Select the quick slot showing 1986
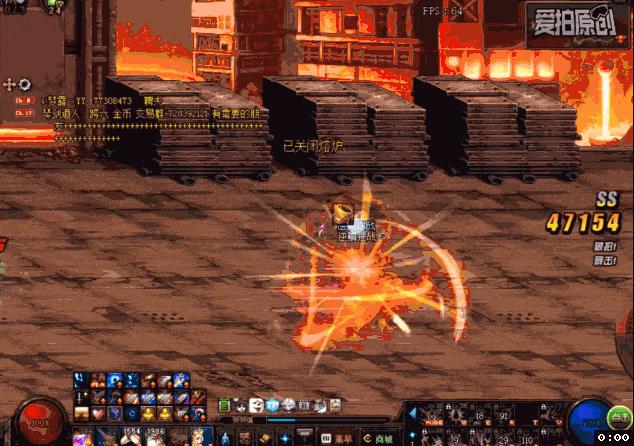Image resolution: width=634 pixels, height=446 pixels. click(154, 435)
